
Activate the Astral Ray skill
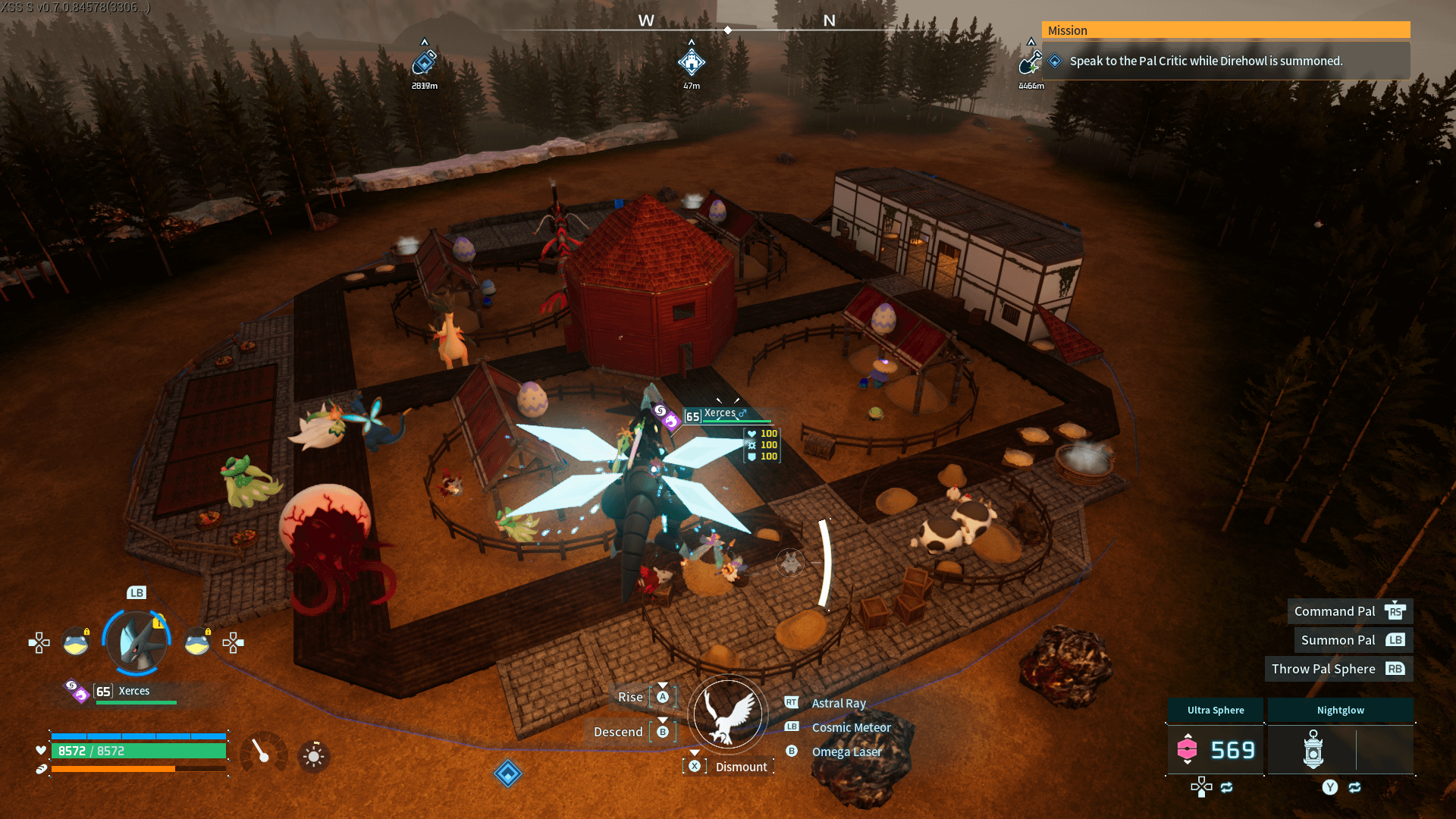point(838,703)
